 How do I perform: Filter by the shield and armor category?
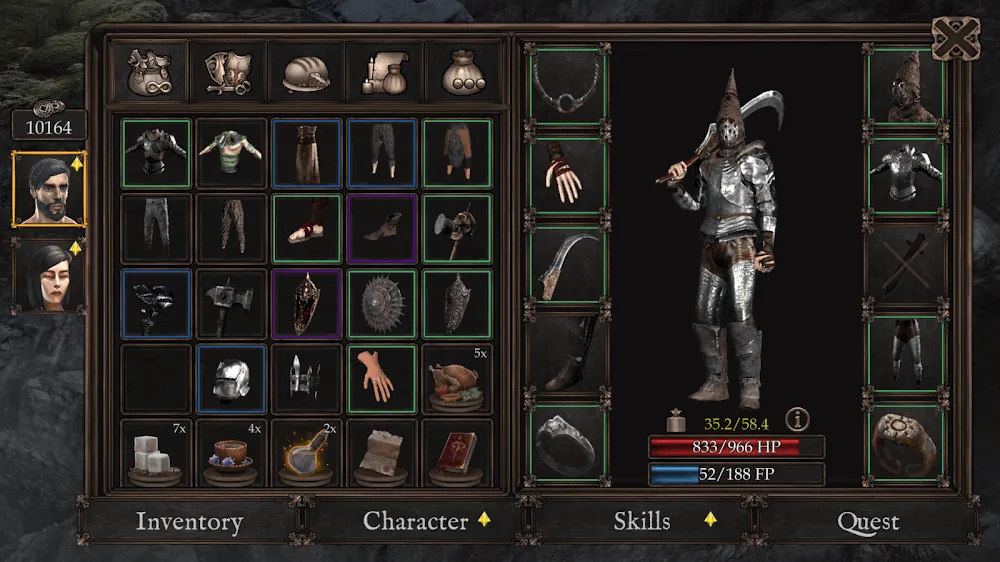pyautogui.click(x=228, y=72)
